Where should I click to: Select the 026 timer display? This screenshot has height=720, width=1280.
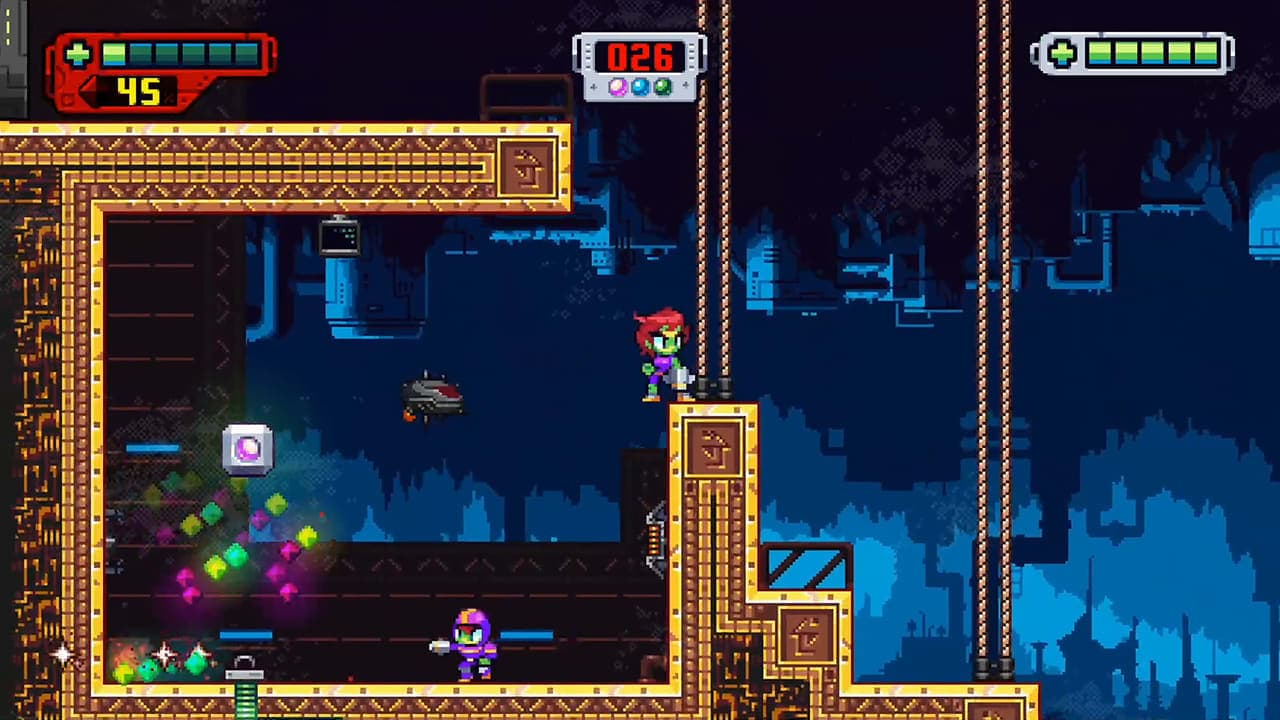[641, 58]
